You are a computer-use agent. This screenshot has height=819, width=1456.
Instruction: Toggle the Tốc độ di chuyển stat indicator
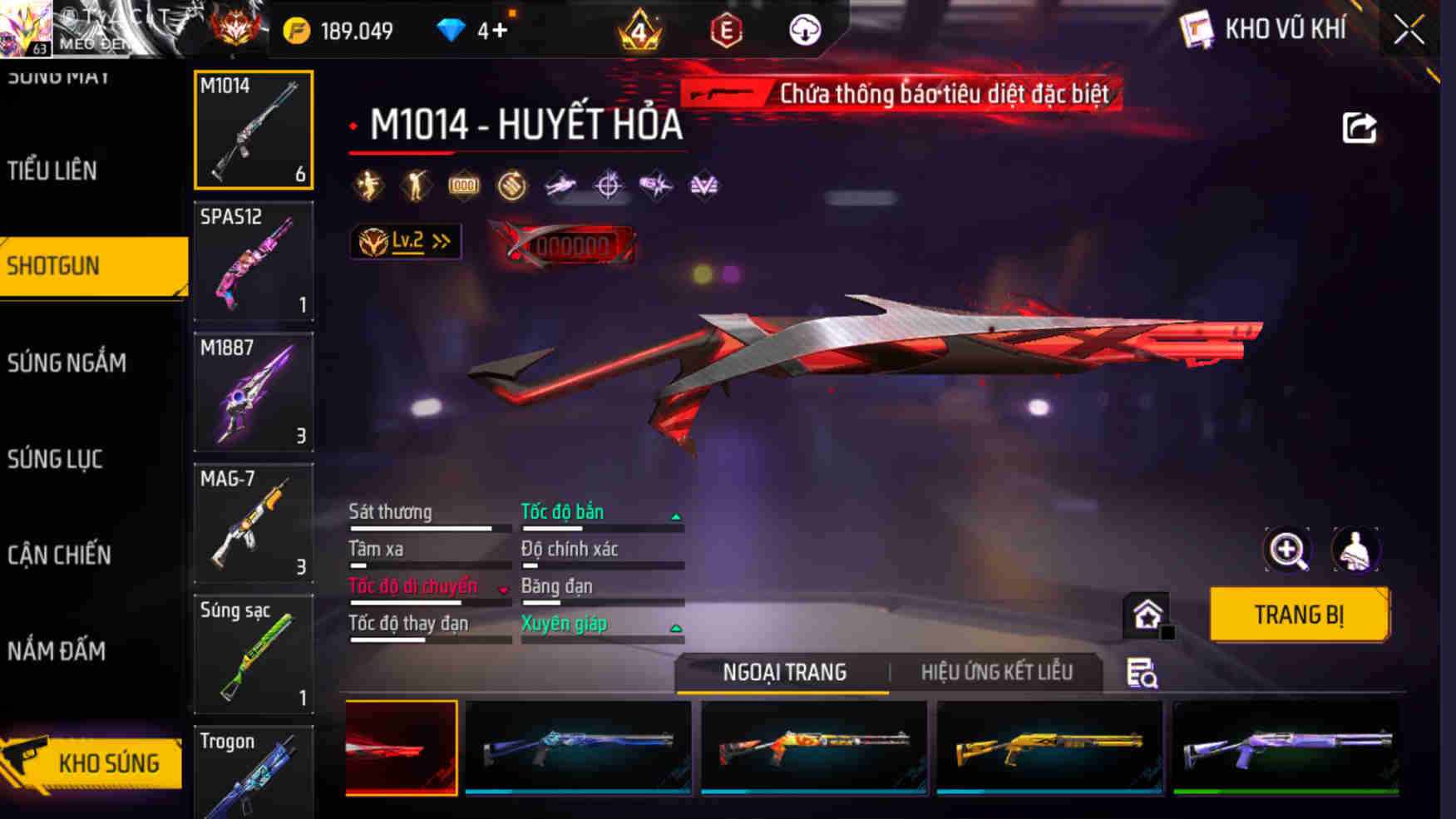504,588
